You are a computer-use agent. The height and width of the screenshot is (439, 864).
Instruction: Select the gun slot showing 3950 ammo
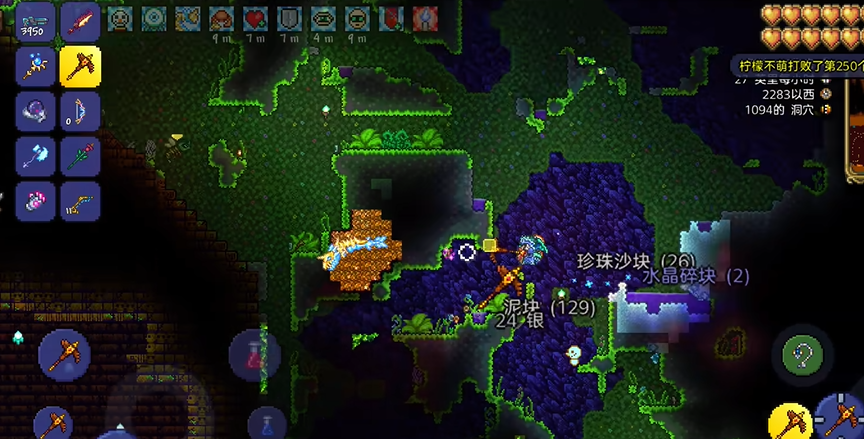click(x=36, y=20)
